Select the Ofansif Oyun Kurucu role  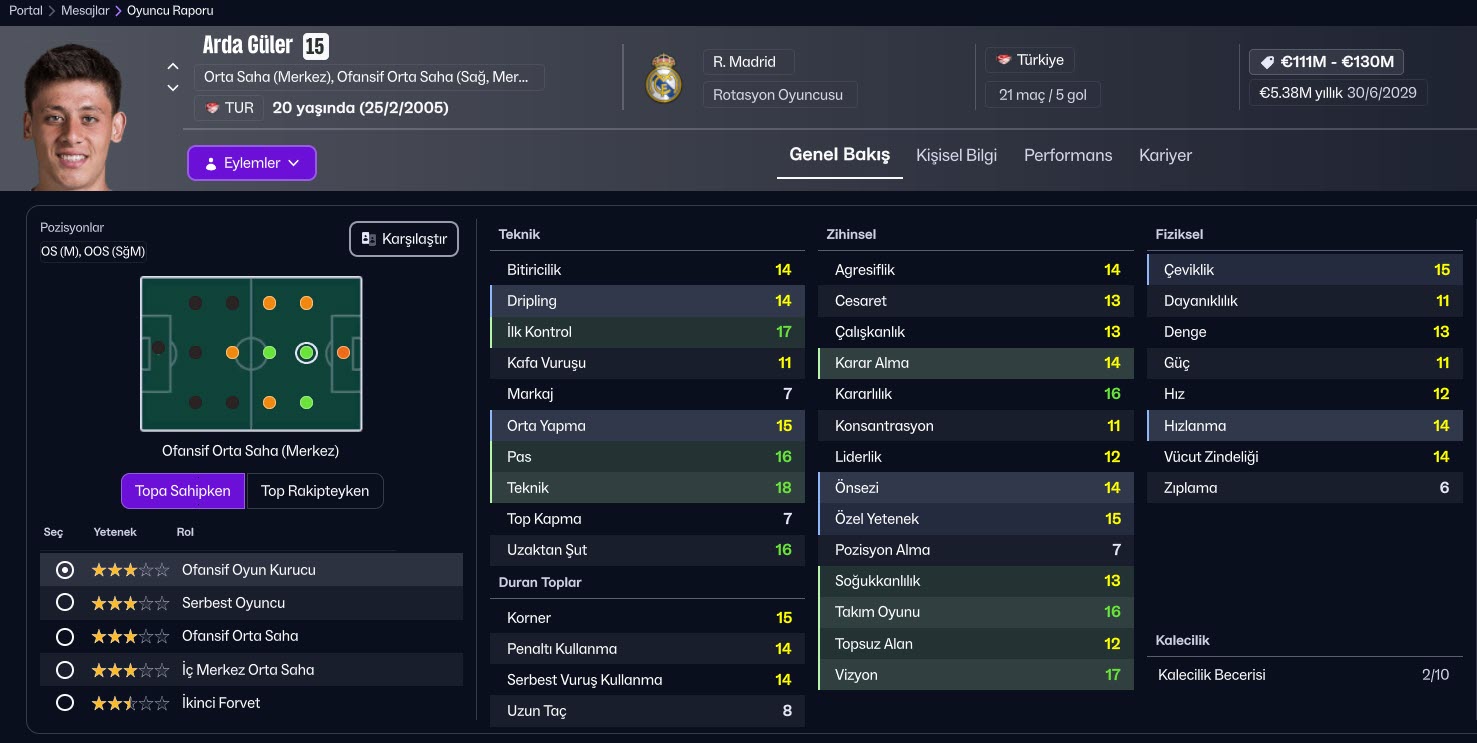coord(65,570)
